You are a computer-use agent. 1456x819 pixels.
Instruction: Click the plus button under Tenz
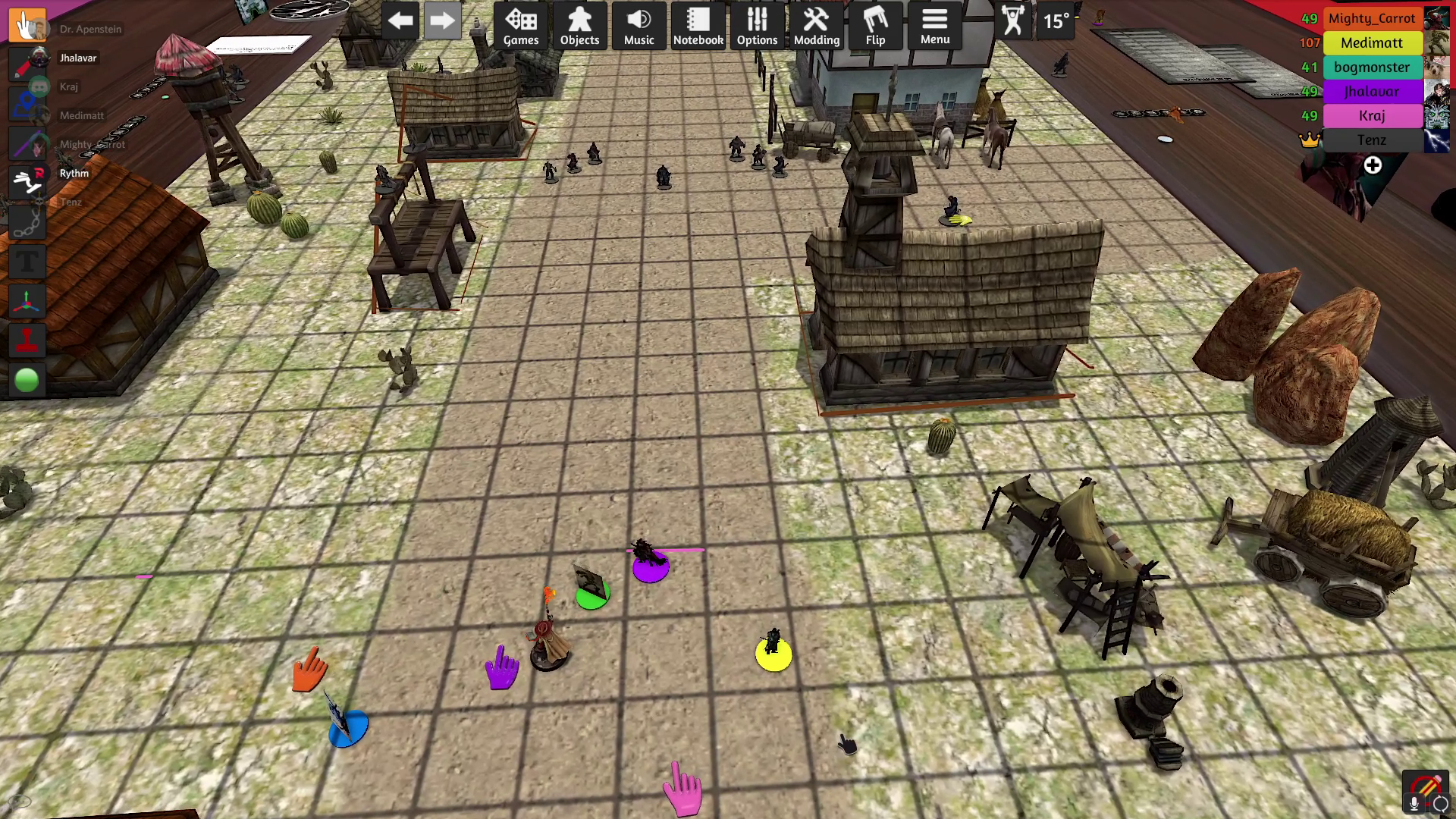click(1373, 165)
